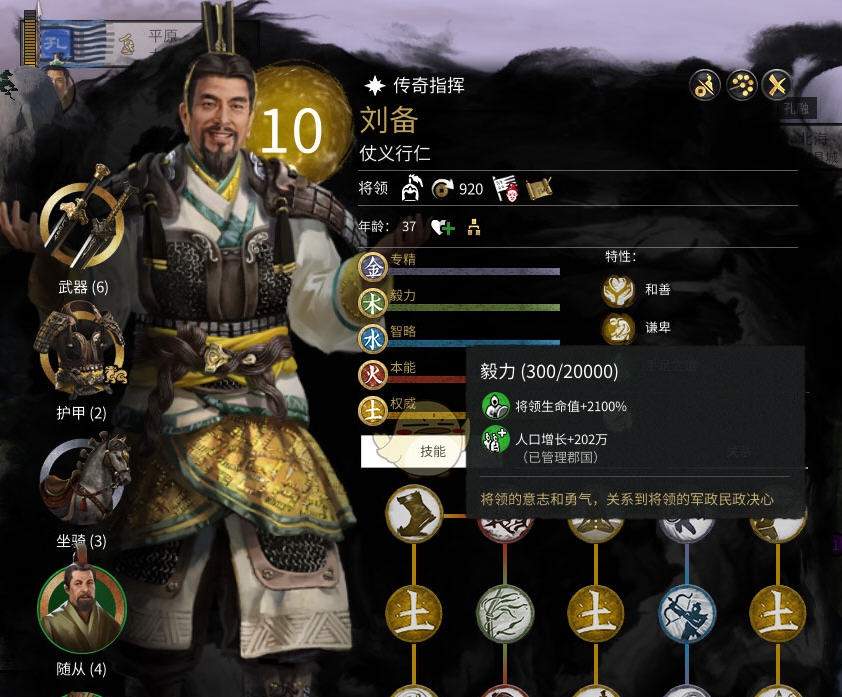This screenshot has width=842, height=697.
Task: Open the family tree icon beside age
Action: (x=474, y=227)
